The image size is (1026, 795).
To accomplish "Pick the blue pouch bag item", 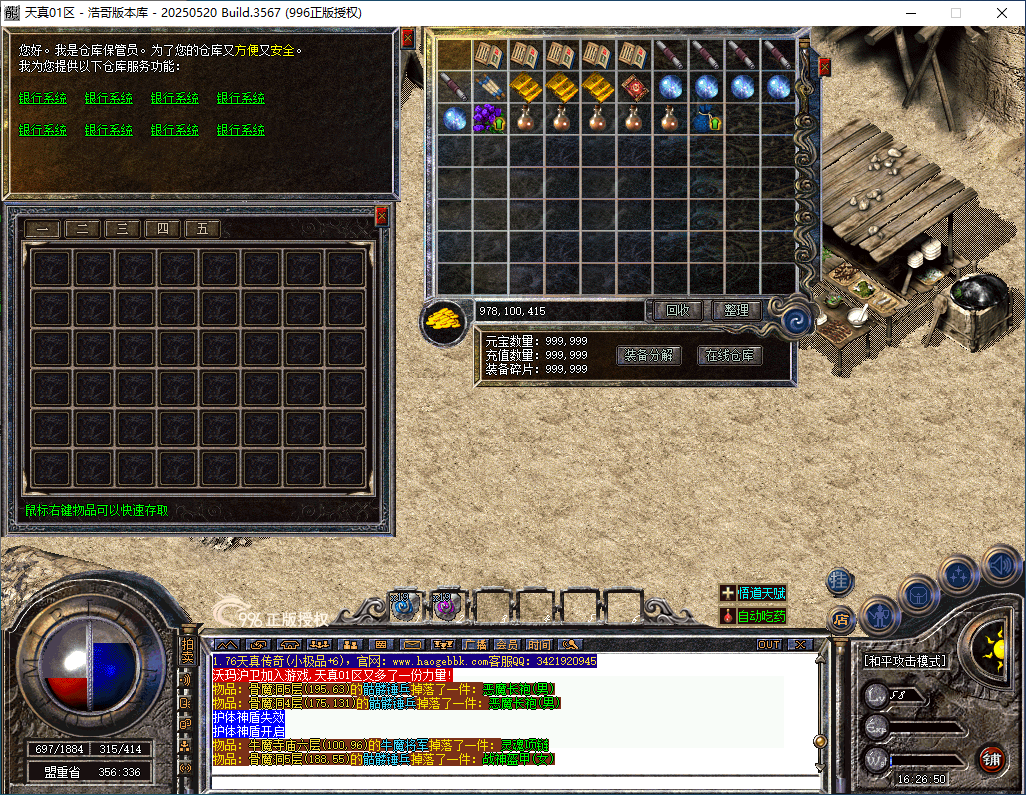I will point(706,120).
